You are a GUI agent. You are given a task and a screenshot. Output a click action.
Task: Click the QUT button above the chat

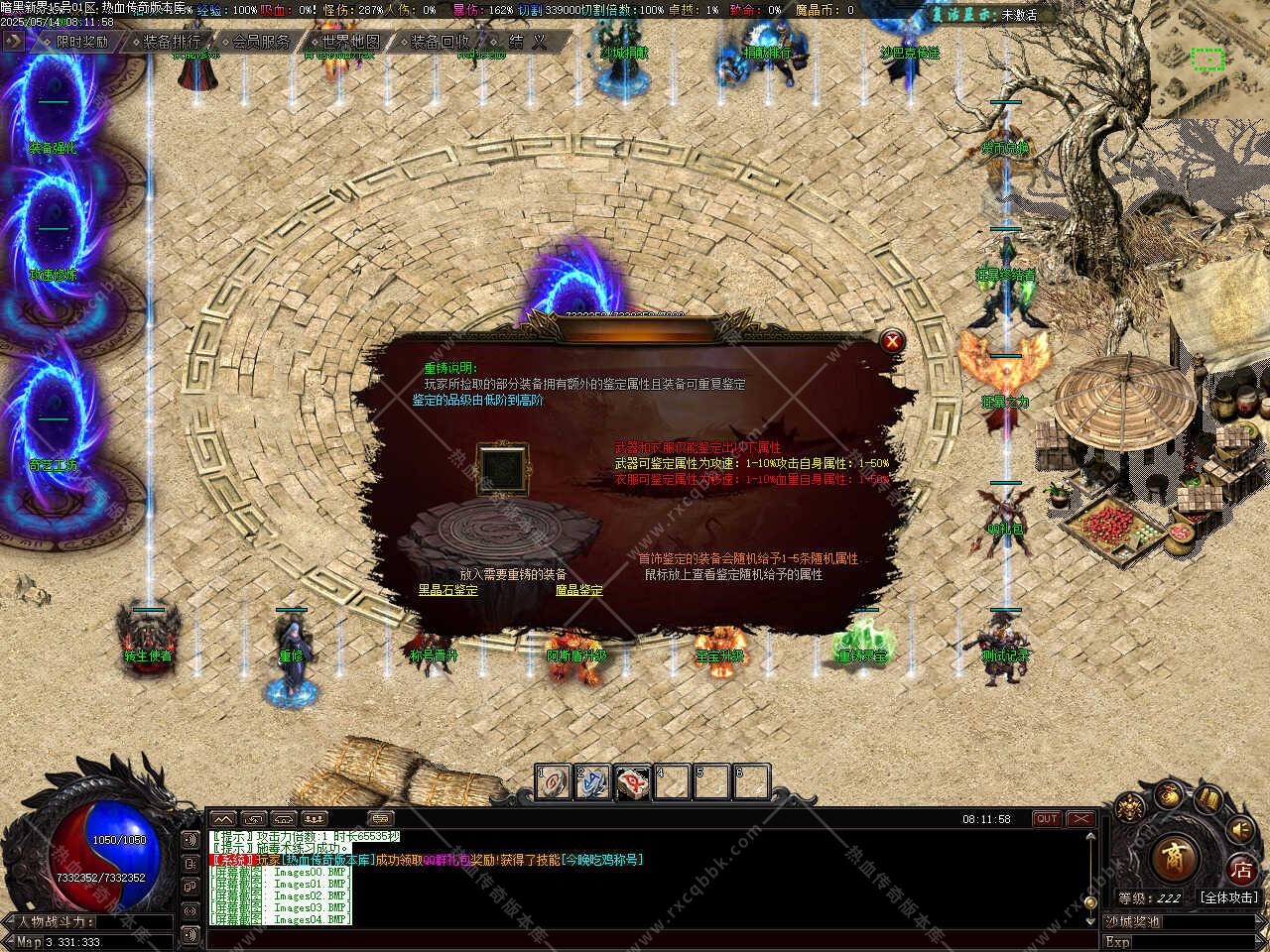pyautogui.click(x=1047, y=819)
